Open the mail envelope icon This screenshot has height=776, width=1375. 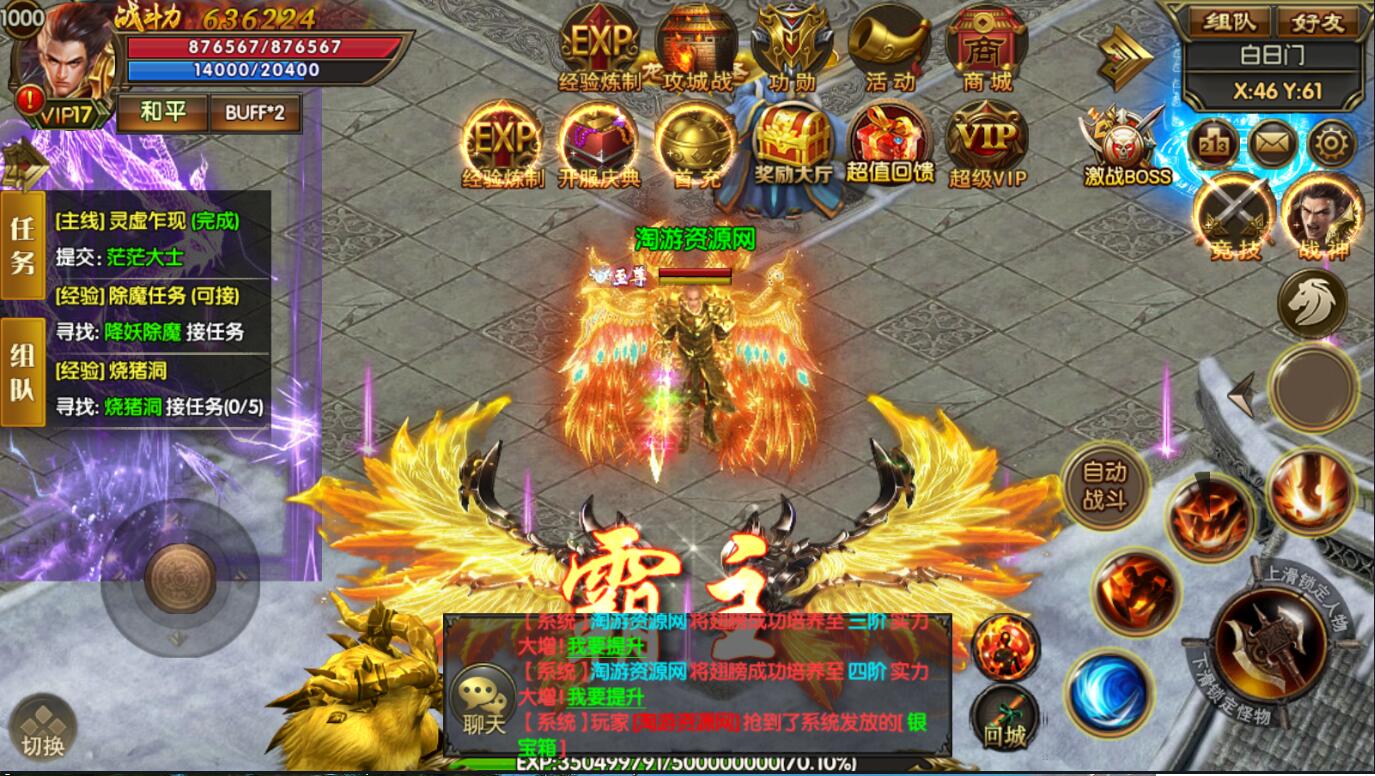tap(1272, 145)
